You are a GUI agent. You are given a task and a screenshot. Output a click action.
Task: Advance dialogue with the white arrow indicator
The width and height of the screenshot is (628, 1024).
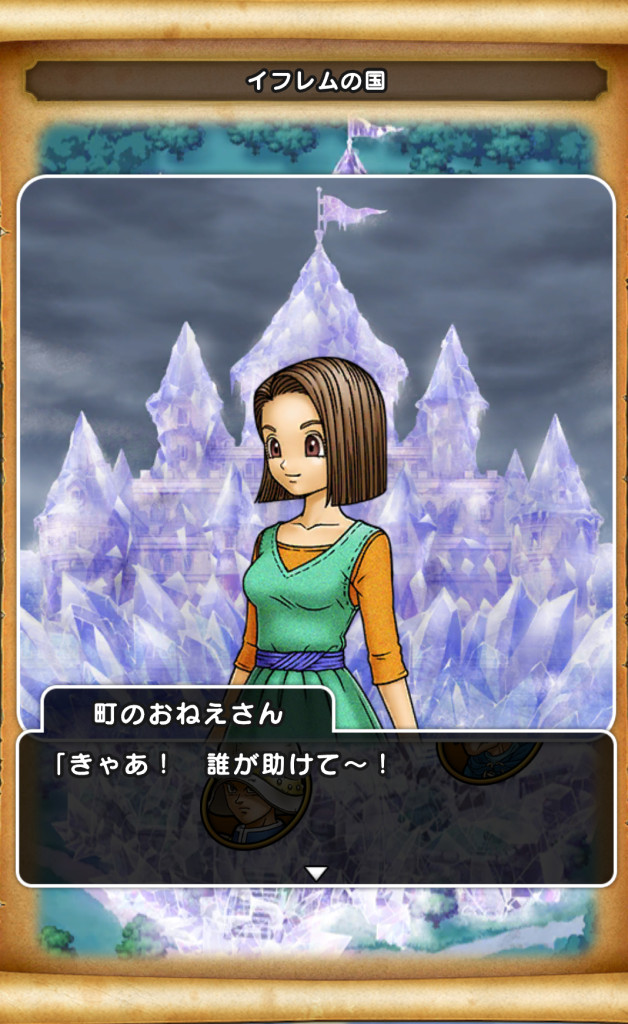[316, 873]
